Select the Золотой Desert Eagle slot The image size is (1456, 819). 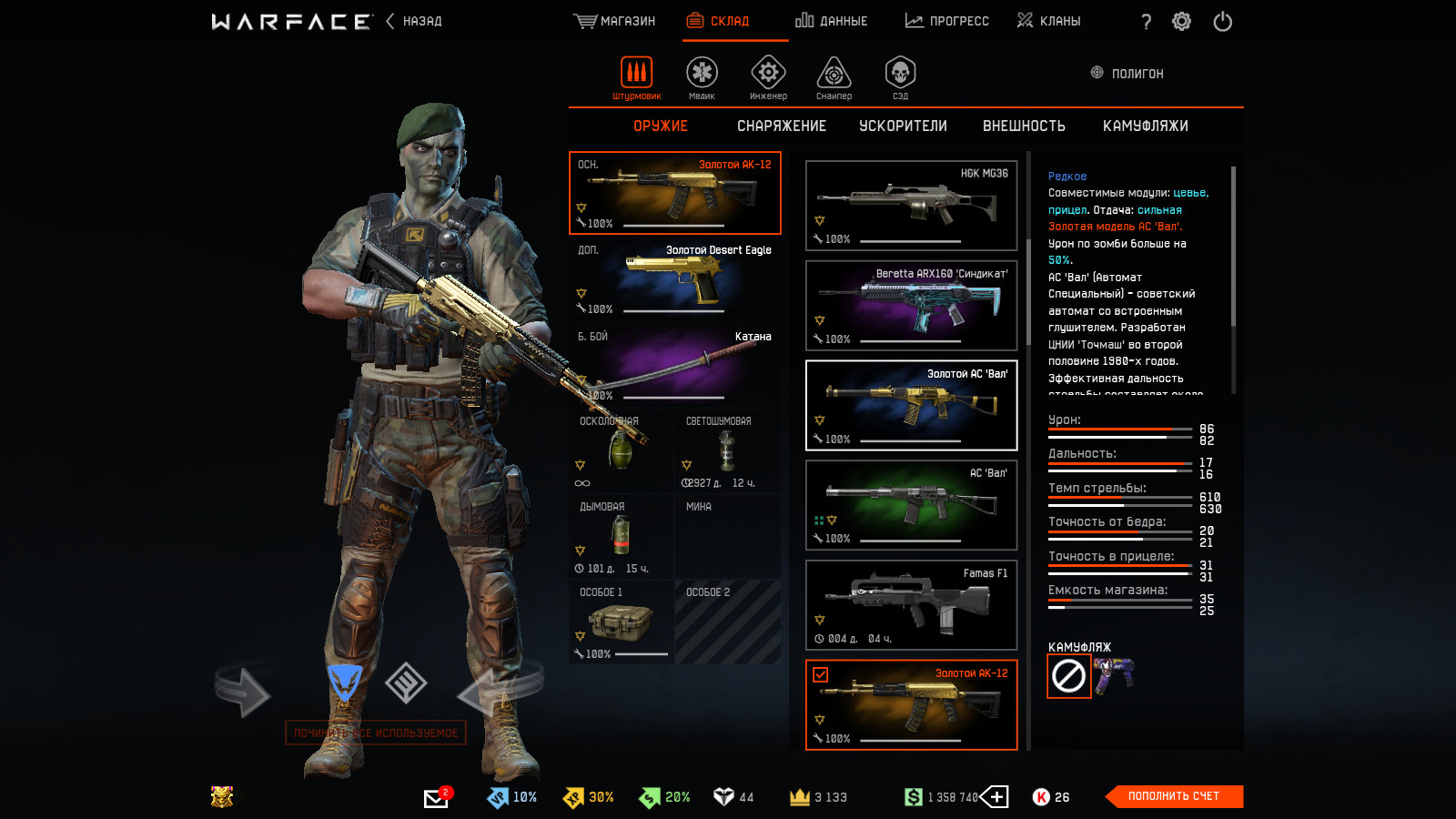click(x=675, y=278)
